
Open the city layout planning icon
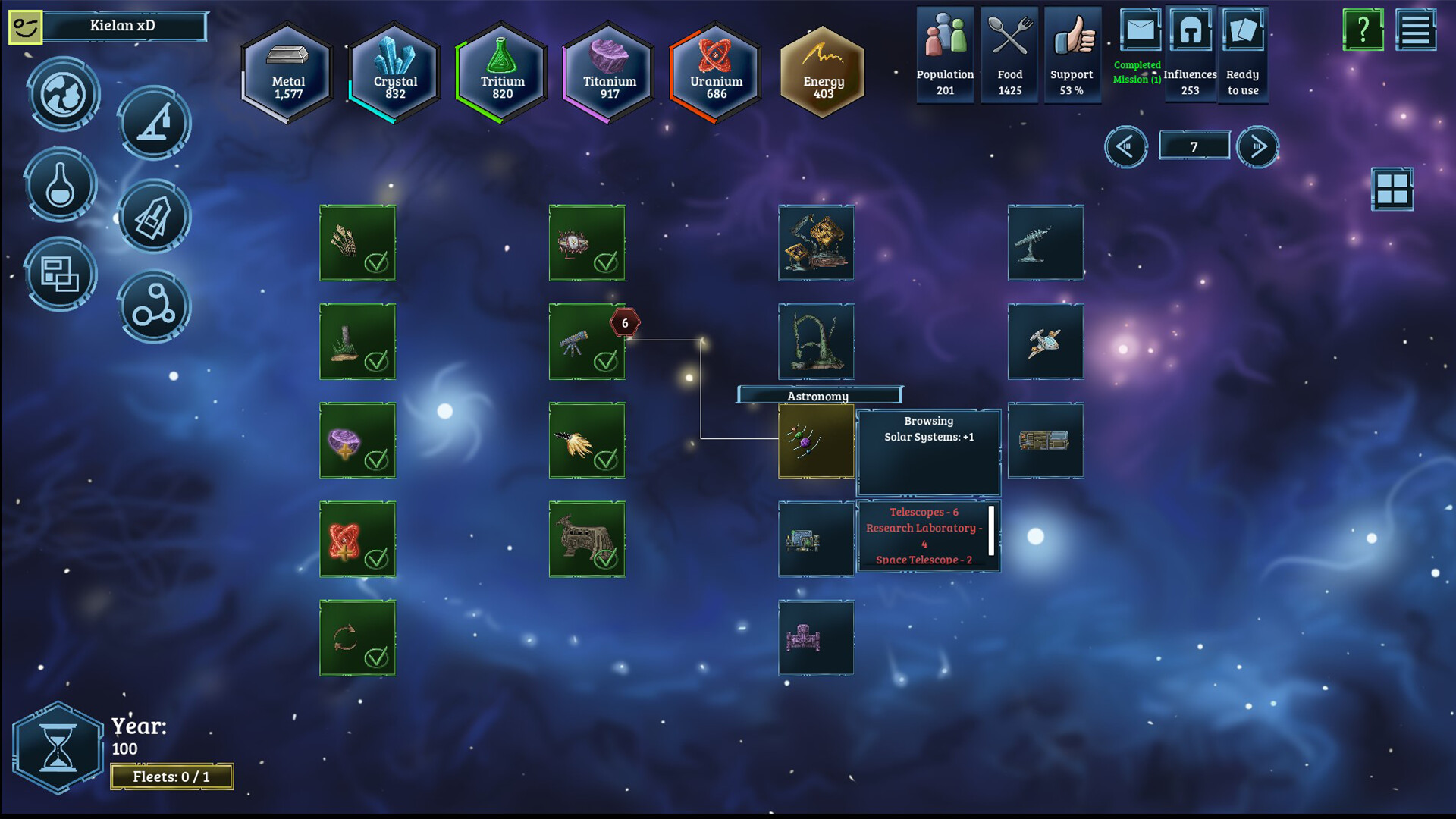pyautogui.click(x=61, y=275)
